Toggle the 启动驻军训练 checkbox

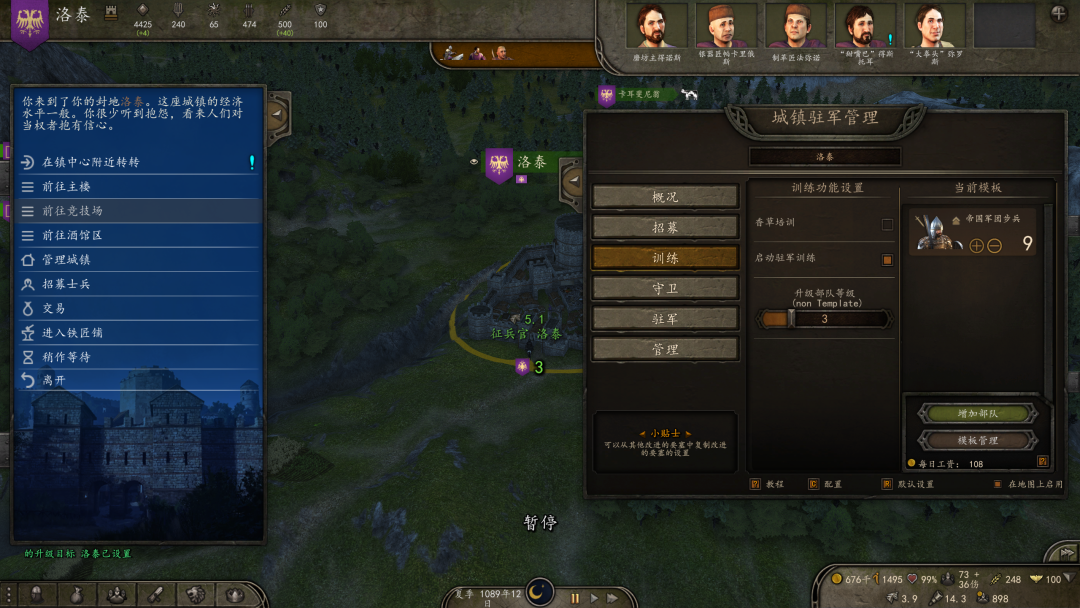(x=887, y=259)
